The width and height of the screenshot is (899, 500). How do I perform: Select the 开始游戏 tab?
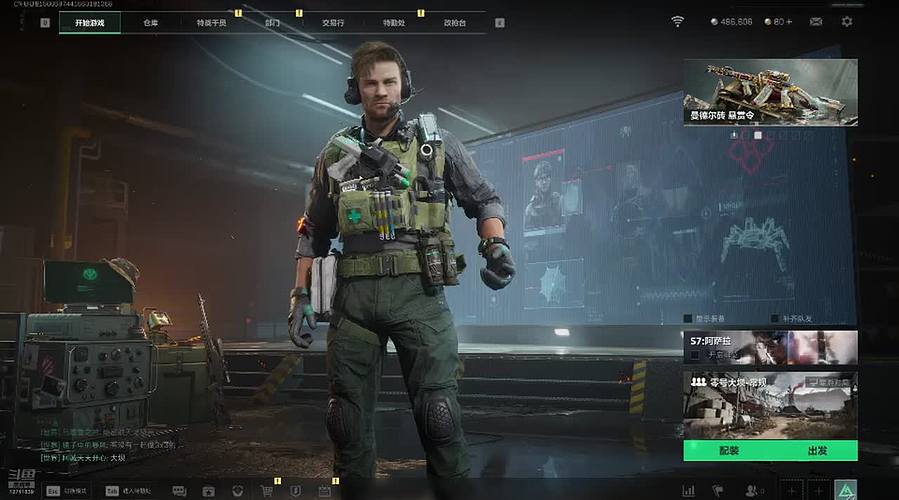point(90,22)
